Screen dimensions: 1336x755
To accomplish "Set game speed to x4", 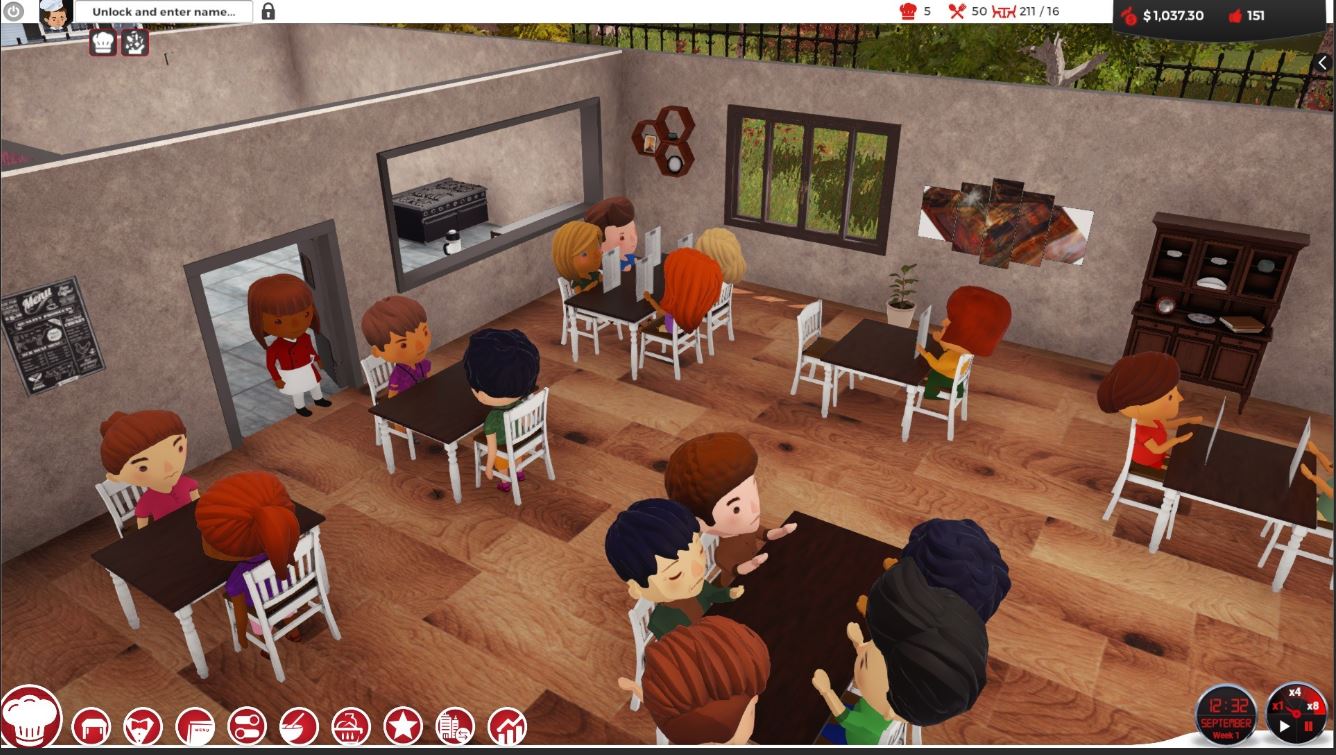I will [1294, 692].
